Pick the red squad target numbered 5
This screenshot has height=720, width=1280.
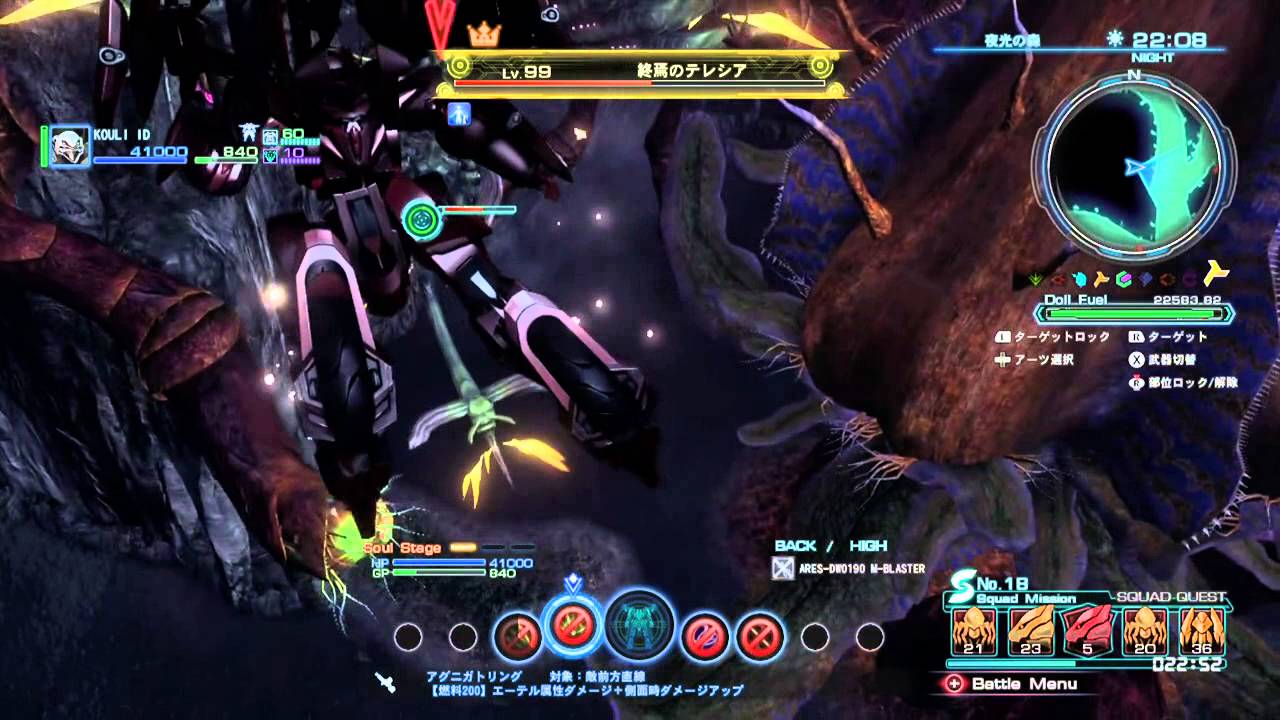1086,630
